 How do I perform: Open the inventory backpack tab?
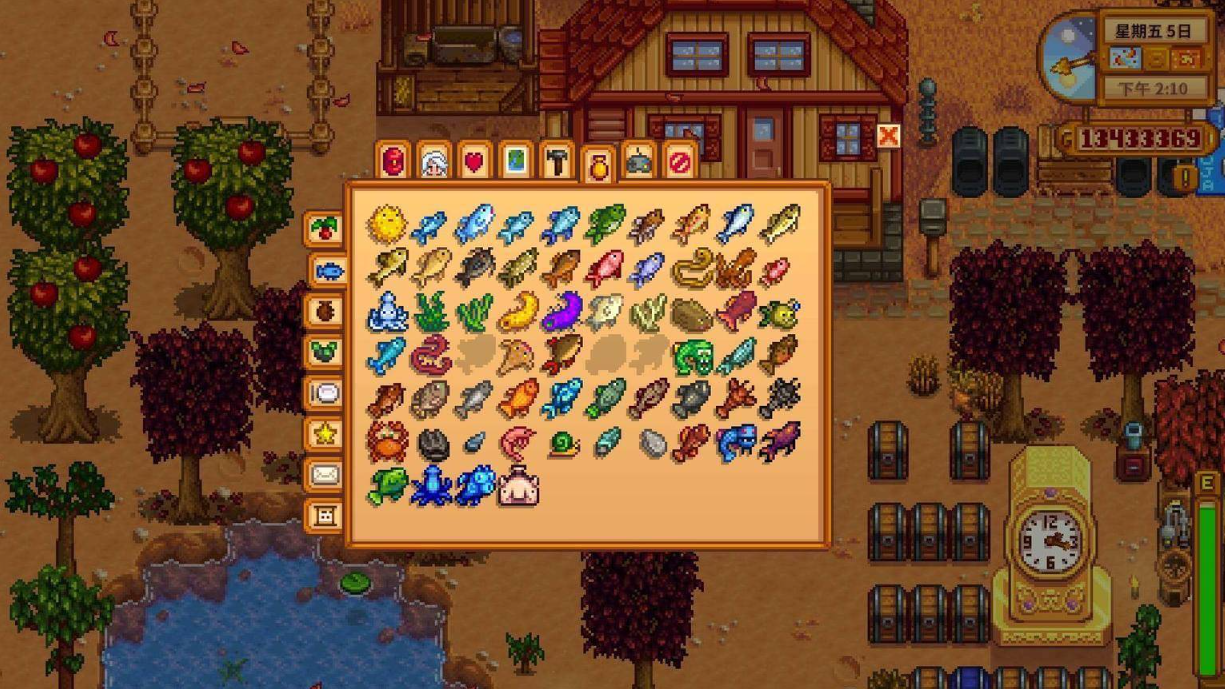click(x=394, y=161)
